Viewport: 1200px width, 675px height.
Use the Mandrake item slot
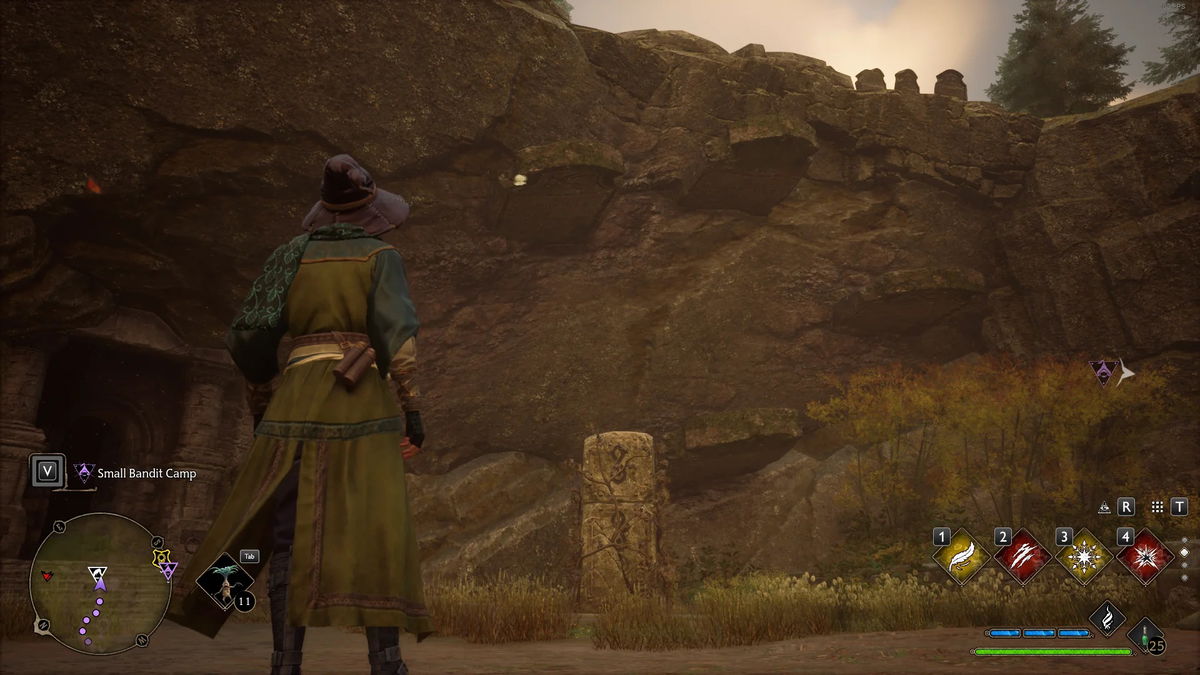[x=223, y=581]
